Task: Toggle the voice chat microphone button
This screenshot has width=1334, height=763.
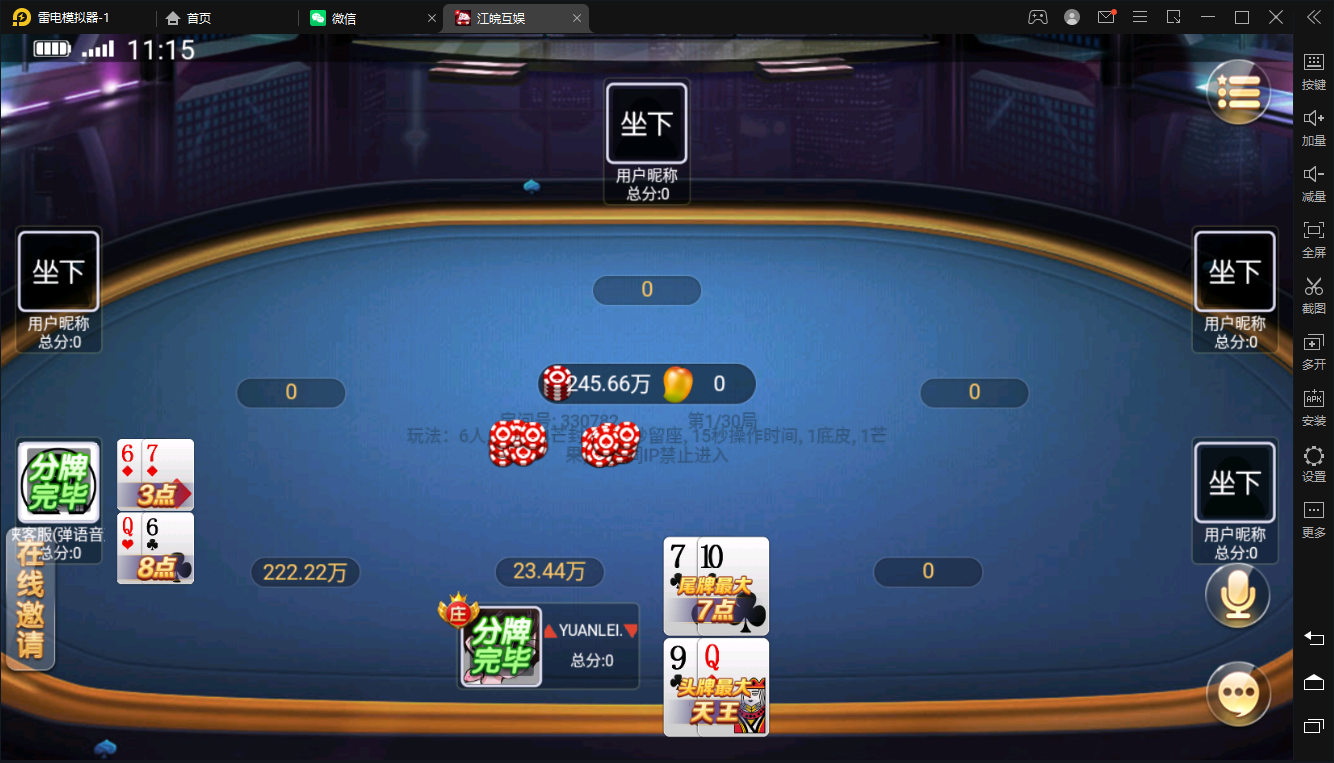Action: pos(1238,594)
